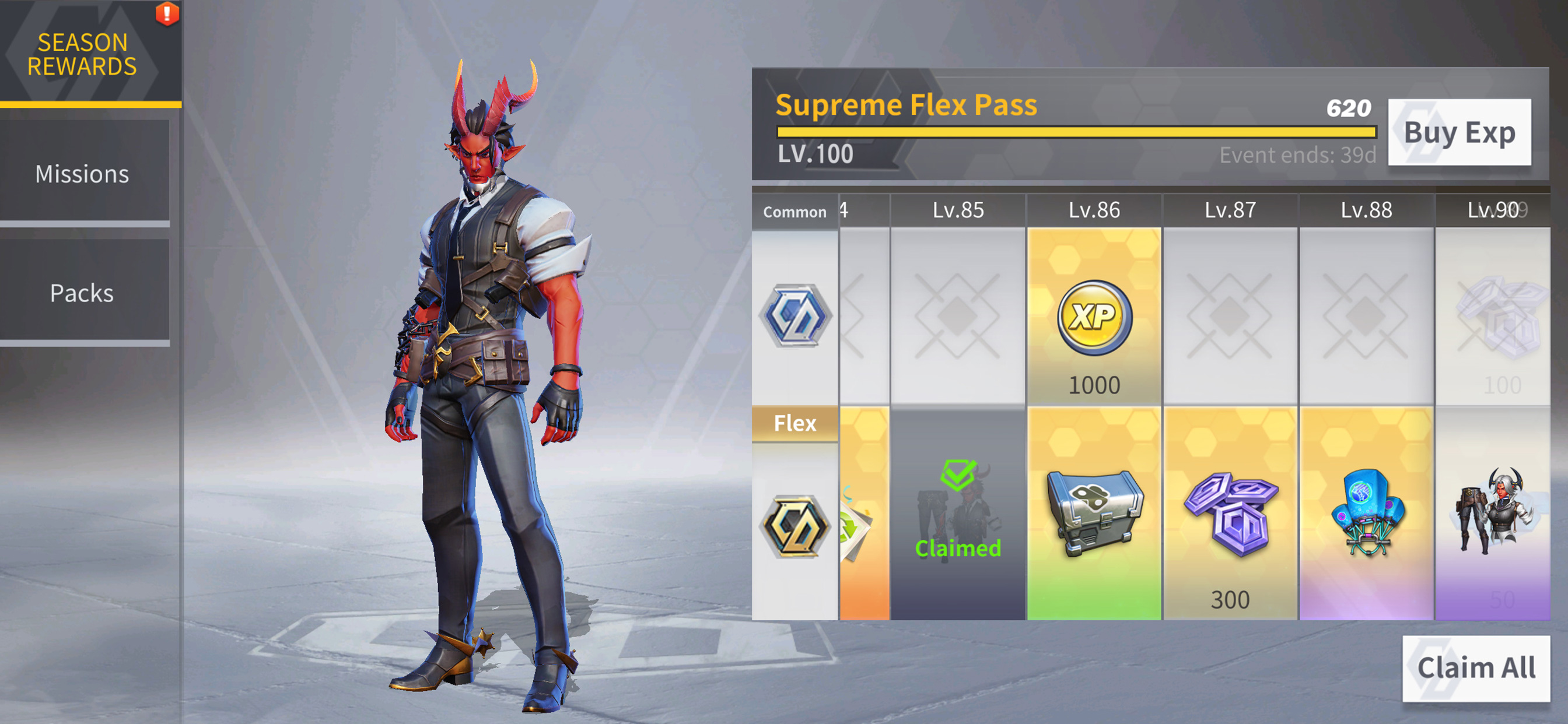Claim all rewards with Claim All
Screen dimensions: 1568x724
point(1475,667)
